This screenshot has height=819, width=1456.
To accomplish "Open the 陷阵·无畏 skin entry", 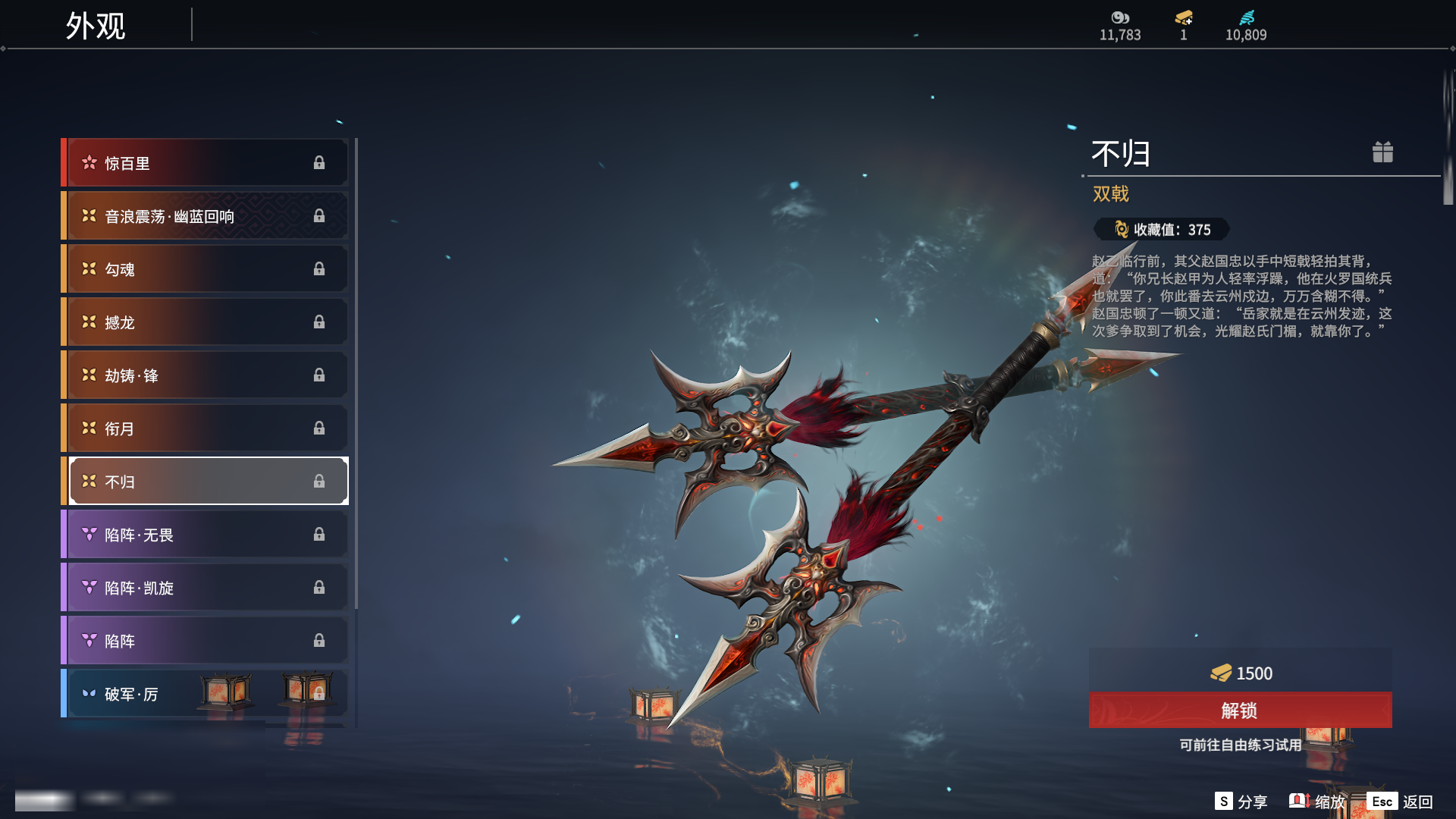I will [206, 535].
